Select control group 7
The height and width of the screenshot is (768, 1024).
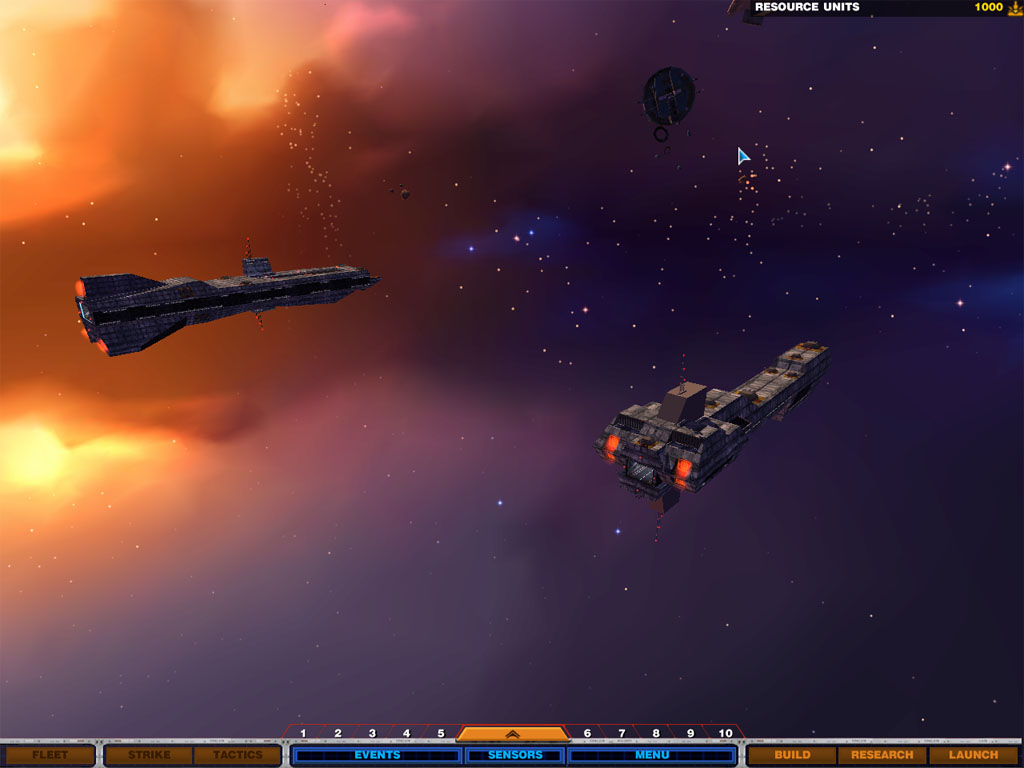pos(621,734)
